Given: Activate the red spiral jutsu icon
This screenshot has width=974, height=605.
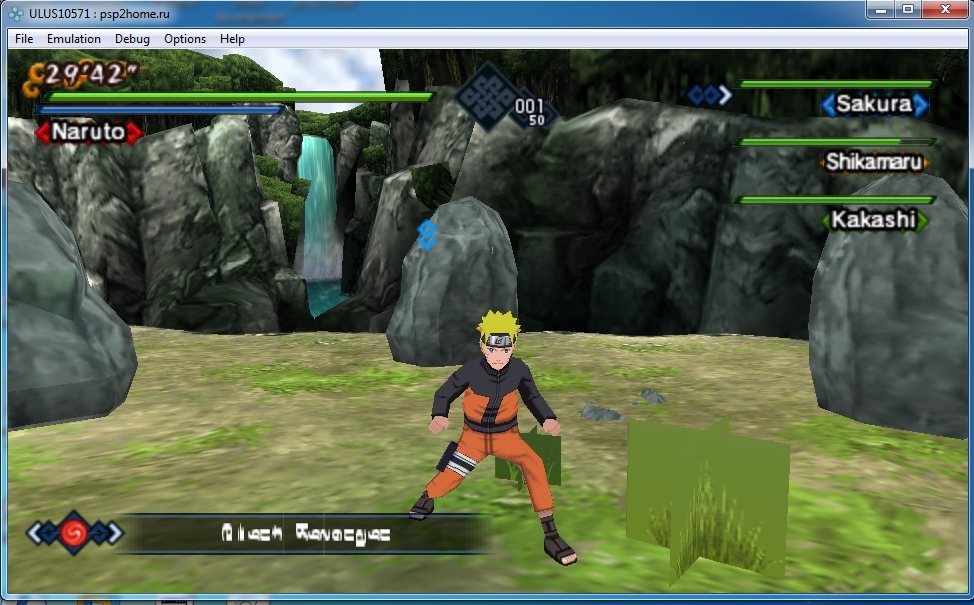Looking at the screenshot, I should point(73,533).
